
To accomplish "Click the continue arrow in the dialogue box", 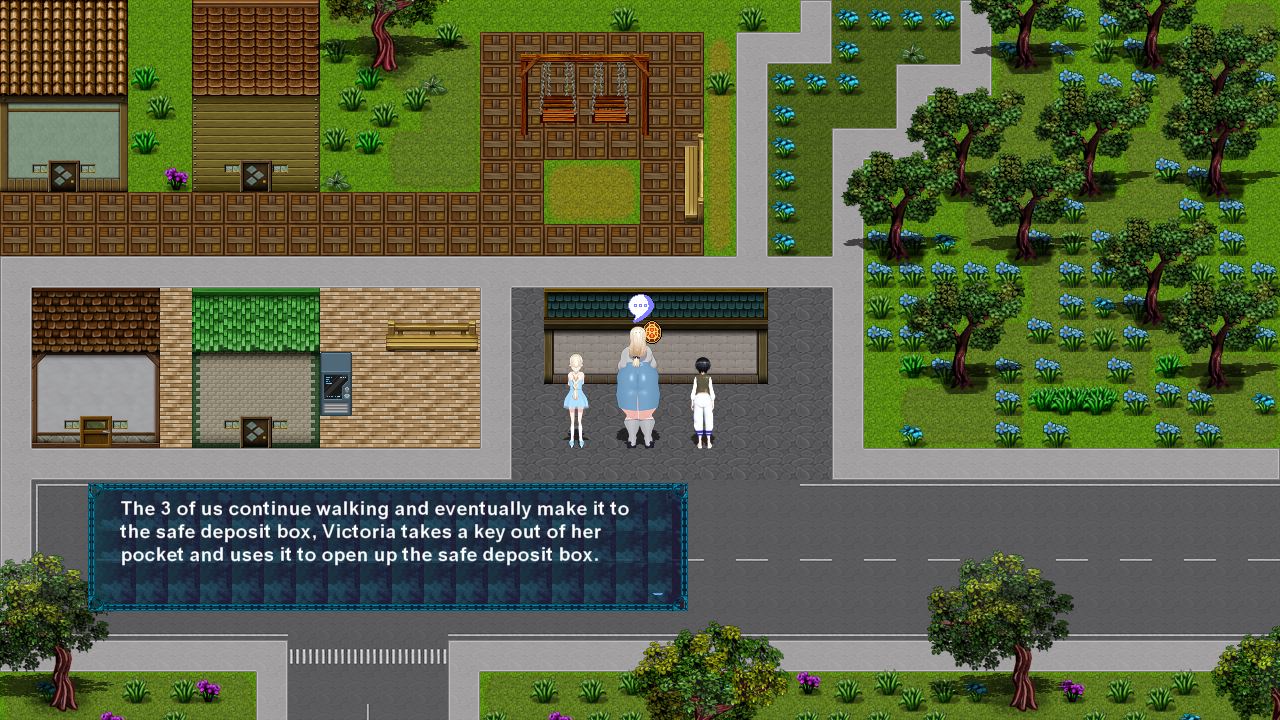I will pos(658,592).
